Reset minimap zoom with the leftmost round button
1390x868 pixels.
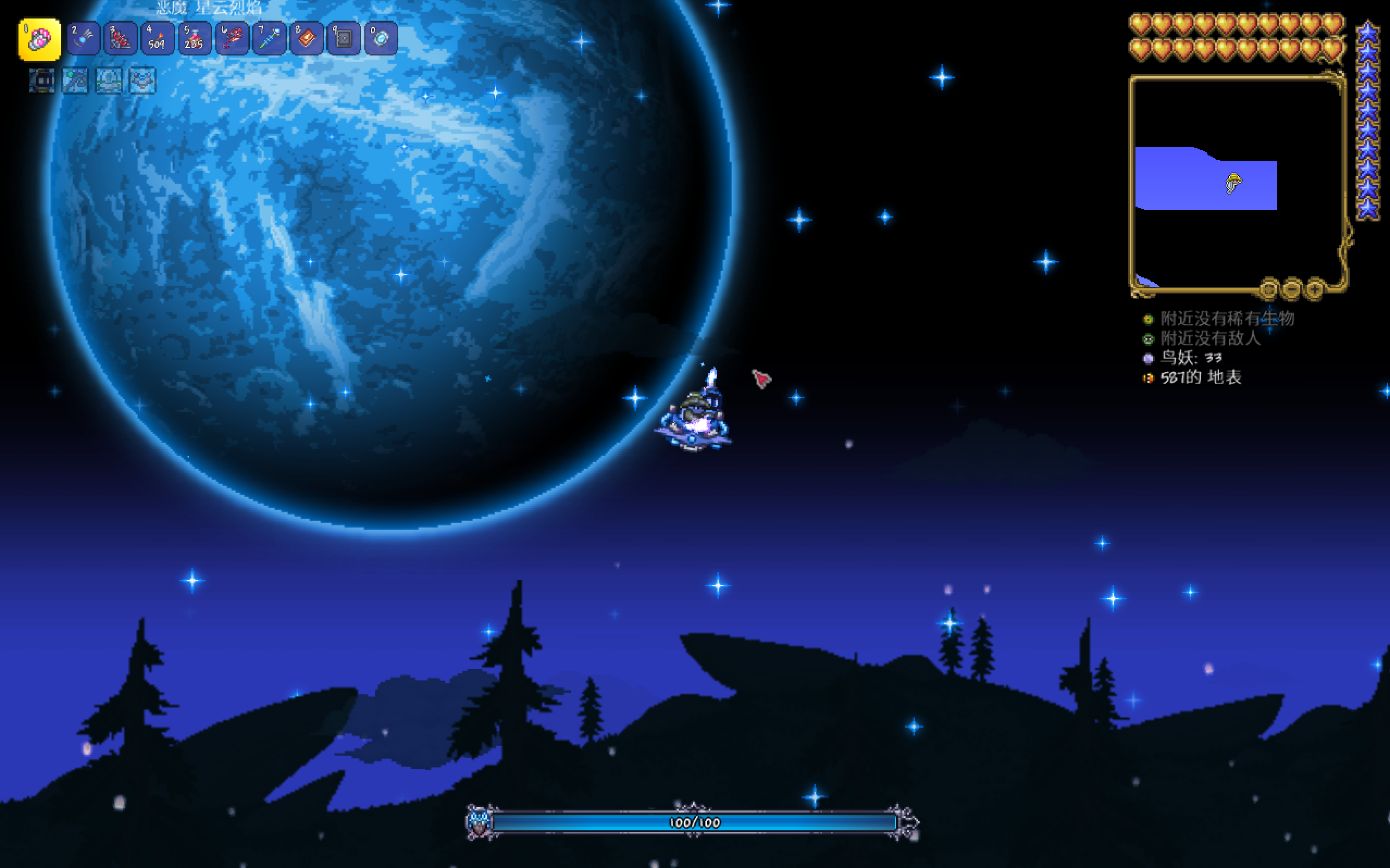[x=1268, y=288]
